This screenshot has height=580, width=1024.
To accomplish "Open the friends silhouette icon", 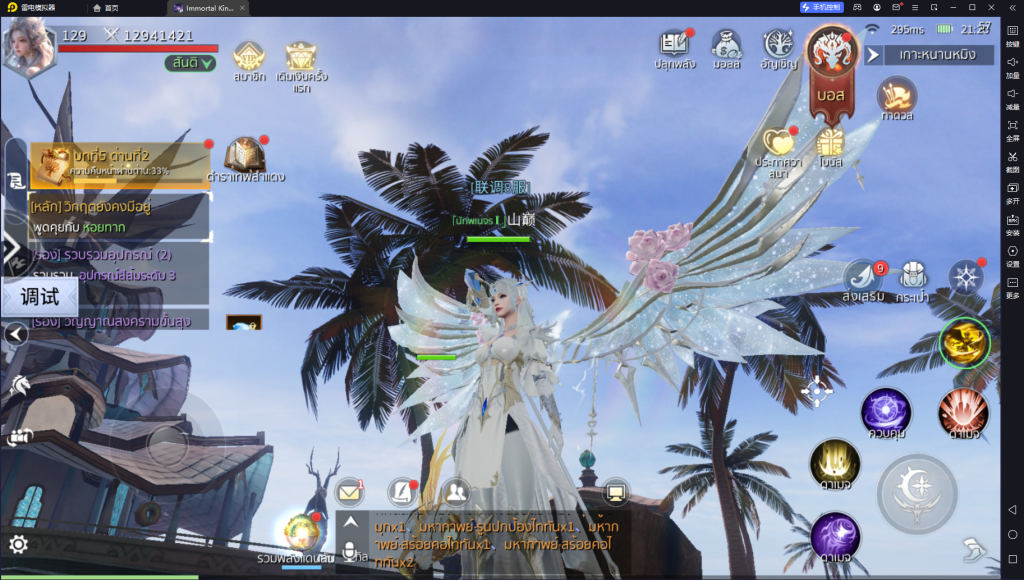I will [456, 491].
